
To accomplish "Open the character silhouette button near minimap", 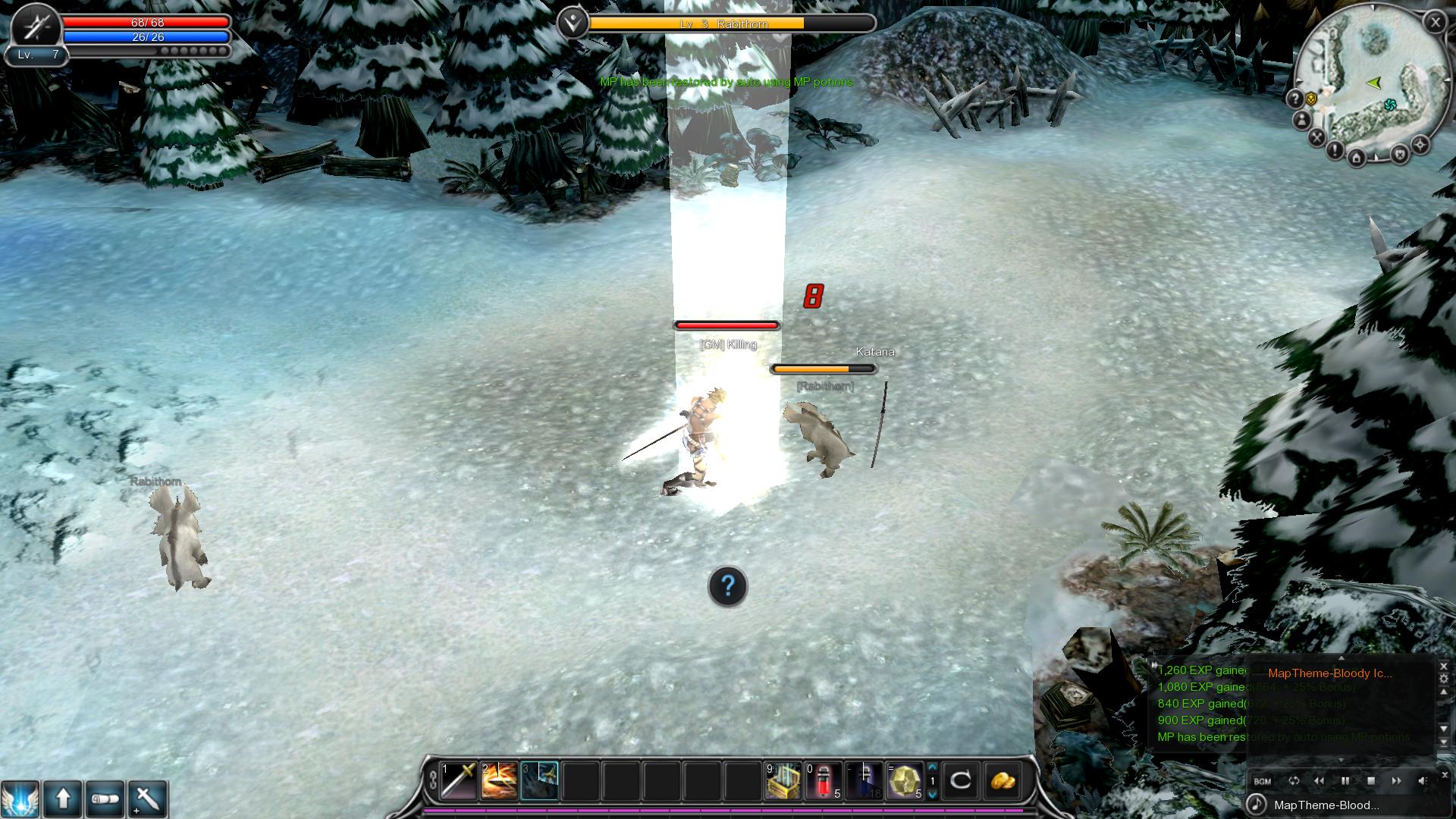I will 1301,120.
